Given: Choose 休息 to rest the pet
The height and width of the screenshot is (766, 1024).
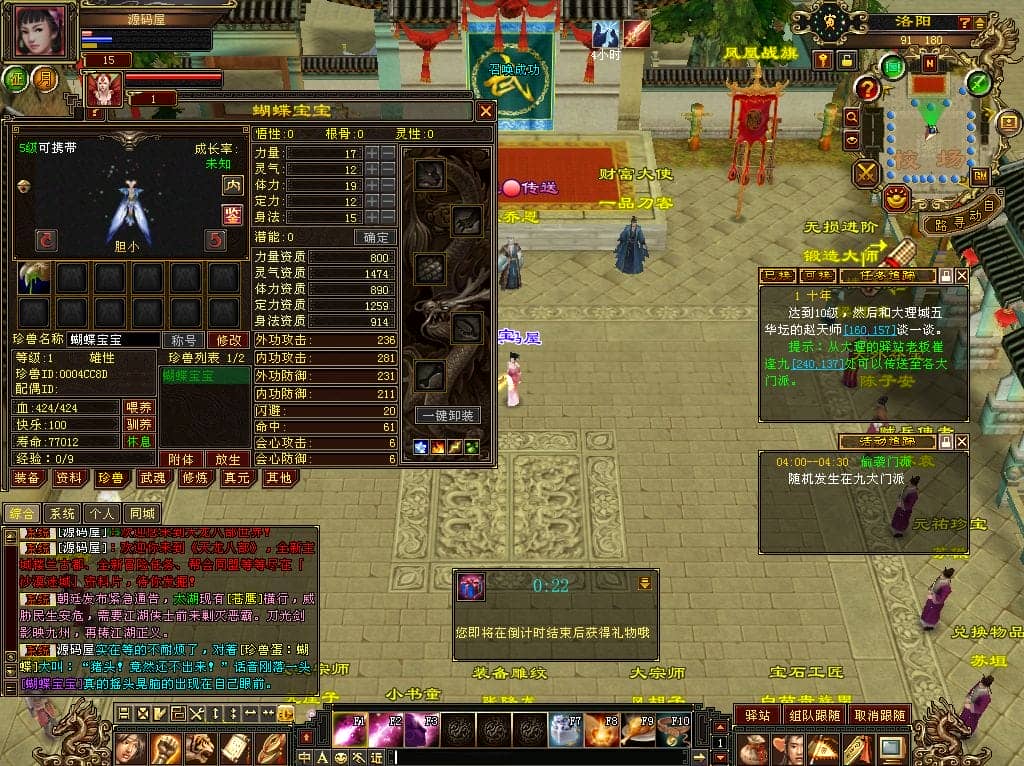Looking at the screenshot, I should pyautogui.click(x=138, y=441).
